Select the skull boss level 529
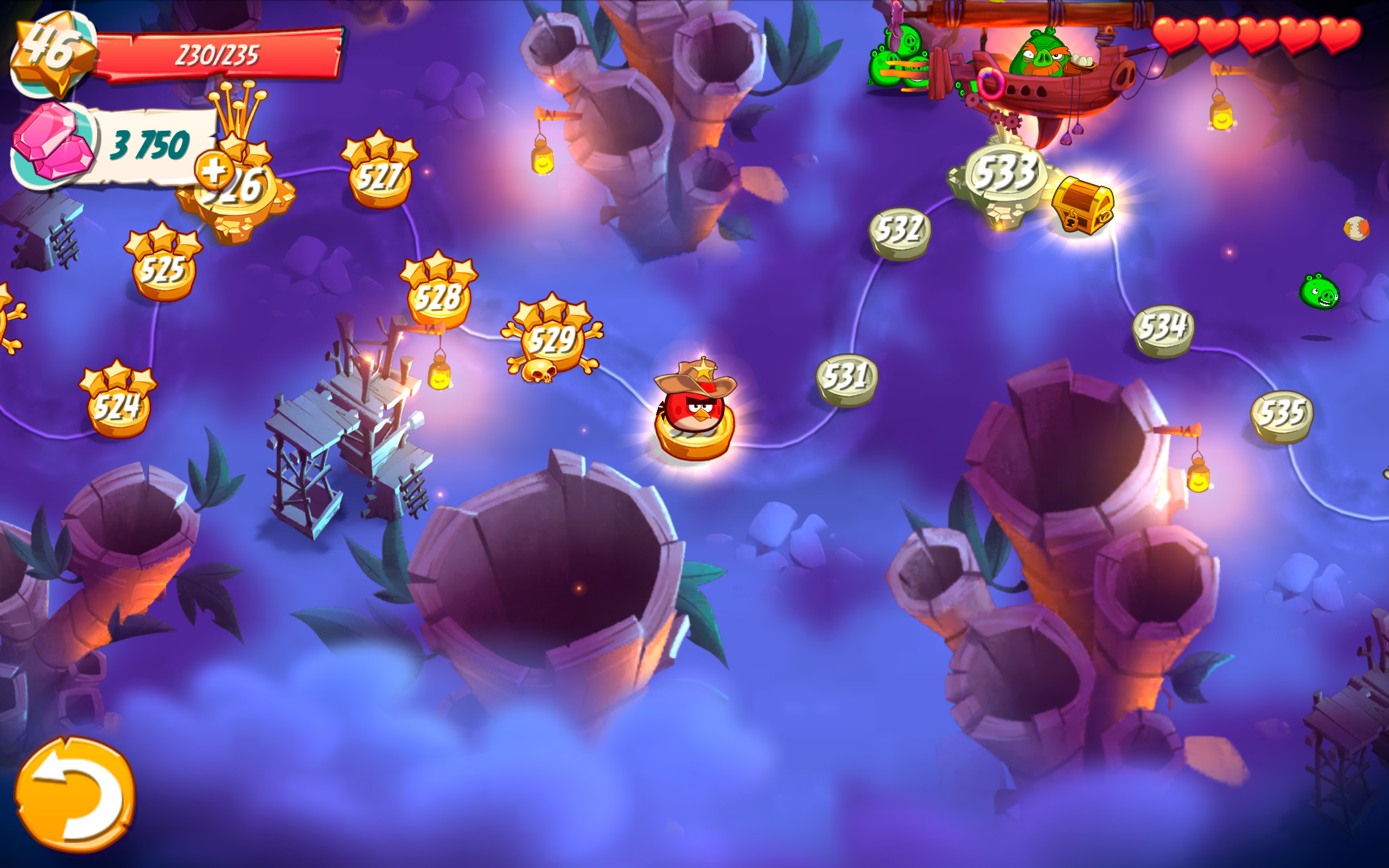Viewport: 1389px width, 868px height. point(552,340)
